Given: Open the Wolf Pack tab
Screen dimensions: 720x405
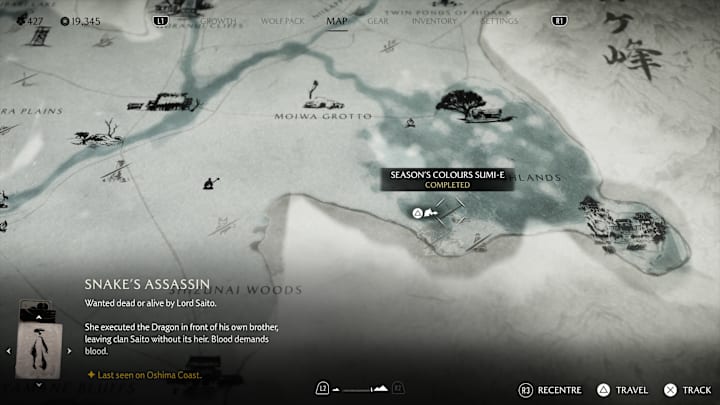Looking at the screenshot, I should tap(279, 20).
